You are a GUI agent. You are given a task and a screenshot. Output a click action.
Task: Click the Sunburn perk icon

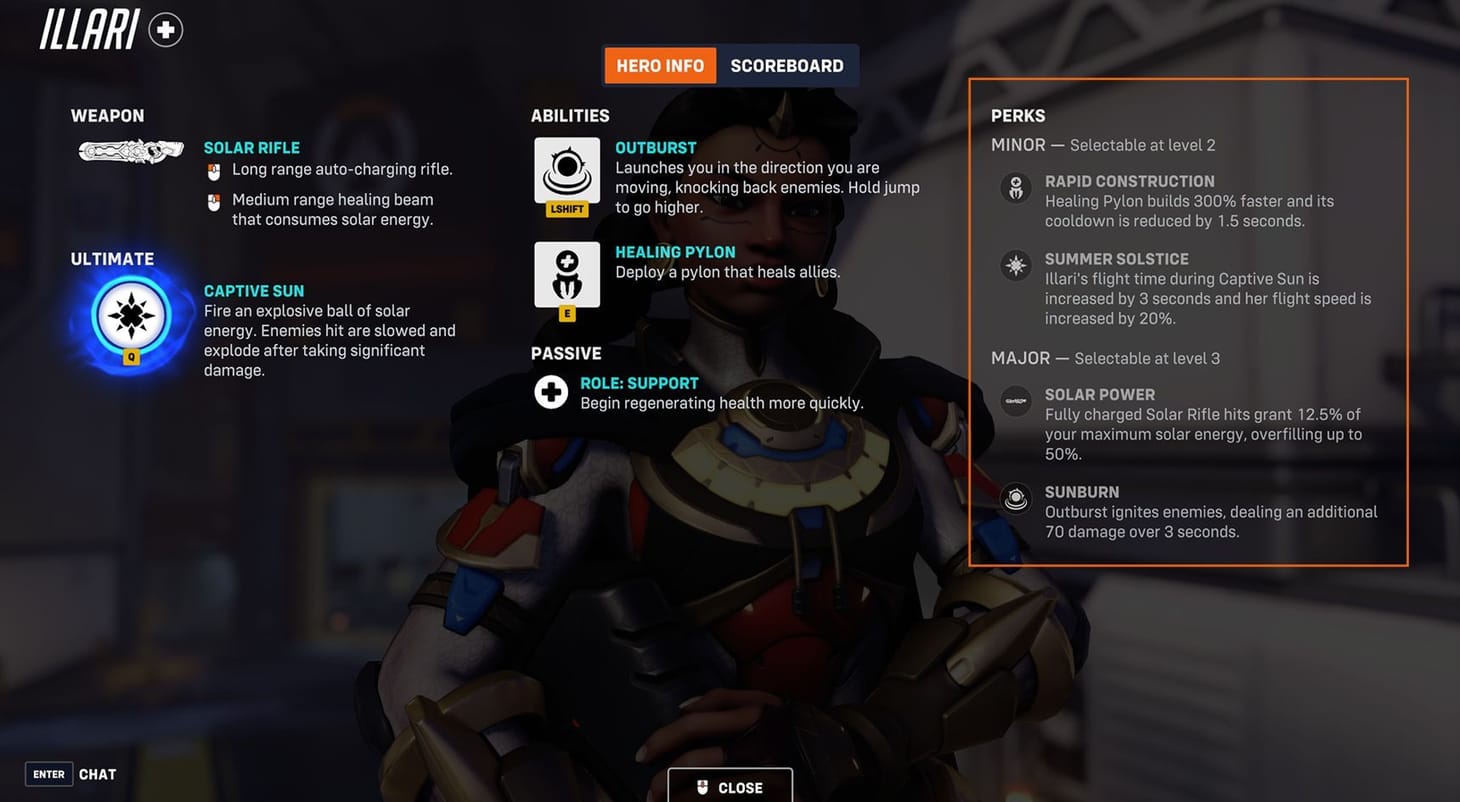click(1015, 499)
